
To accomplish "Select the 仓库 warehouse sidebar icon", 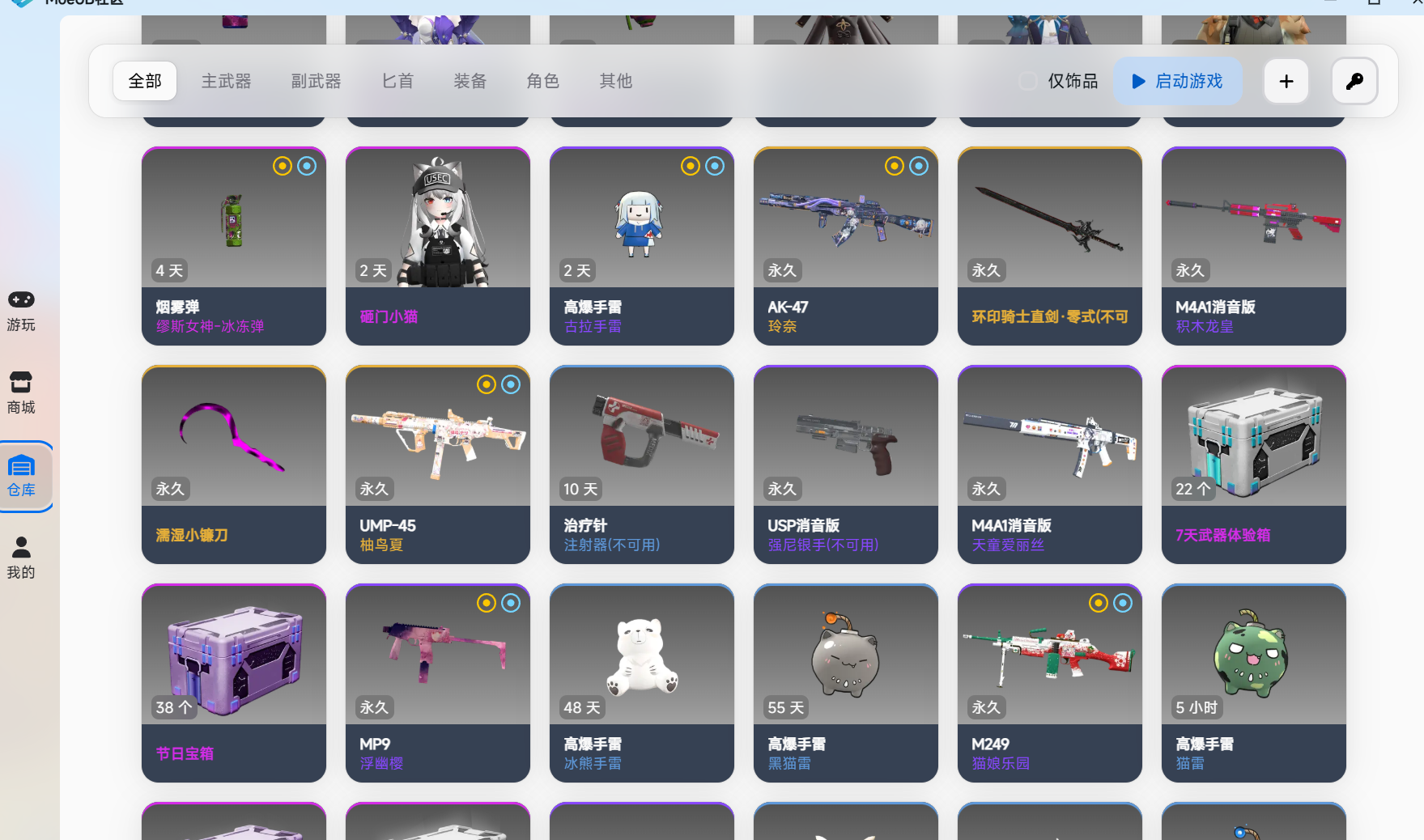I will coord(21,476).
